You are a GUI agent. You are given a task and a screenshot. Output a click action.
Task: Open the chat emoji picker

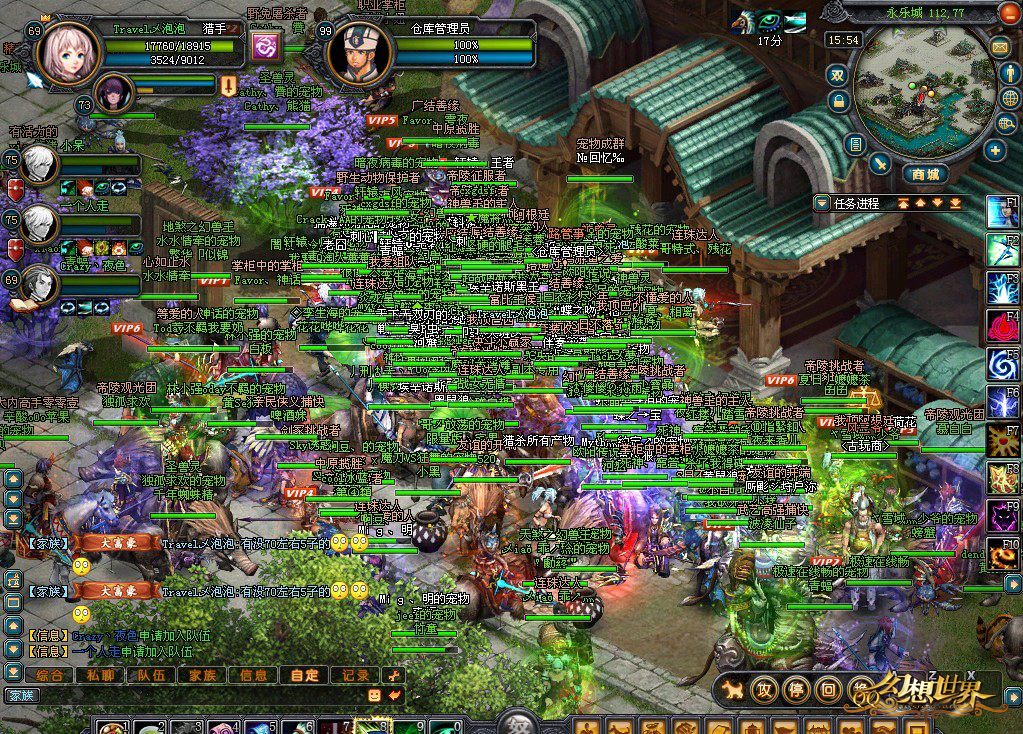(x=374, y=694)
